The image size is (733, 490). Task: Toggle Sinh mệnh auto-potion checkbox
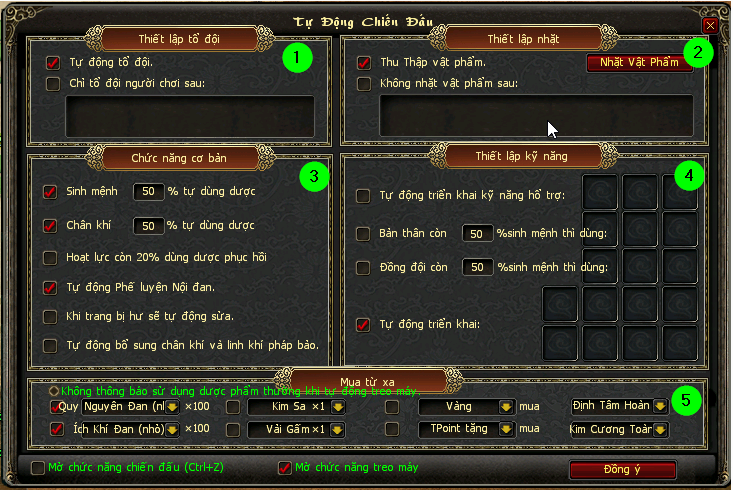[50, 191]
